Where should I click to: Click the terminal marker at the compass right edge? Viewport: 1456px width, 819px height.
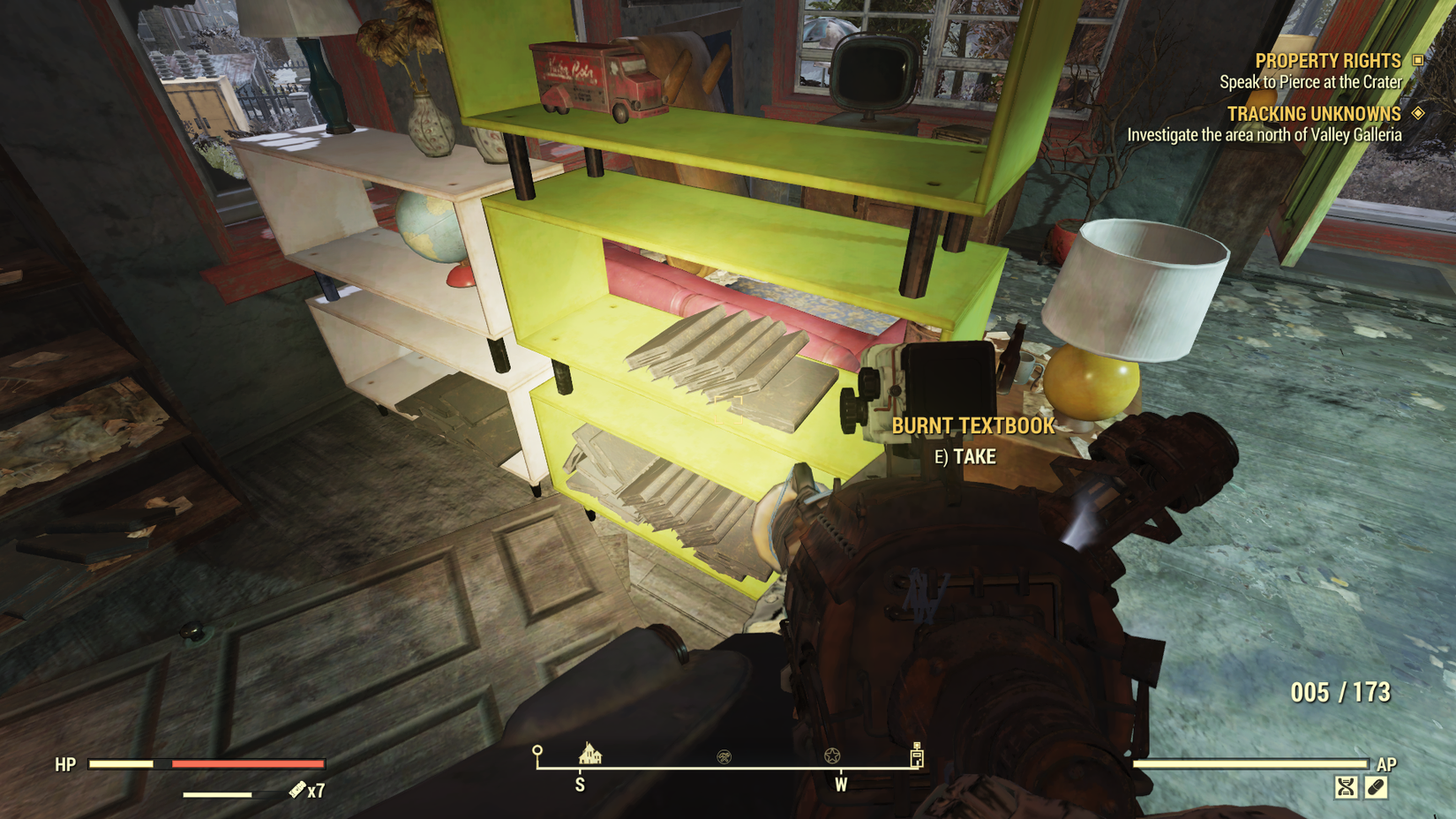918,756
